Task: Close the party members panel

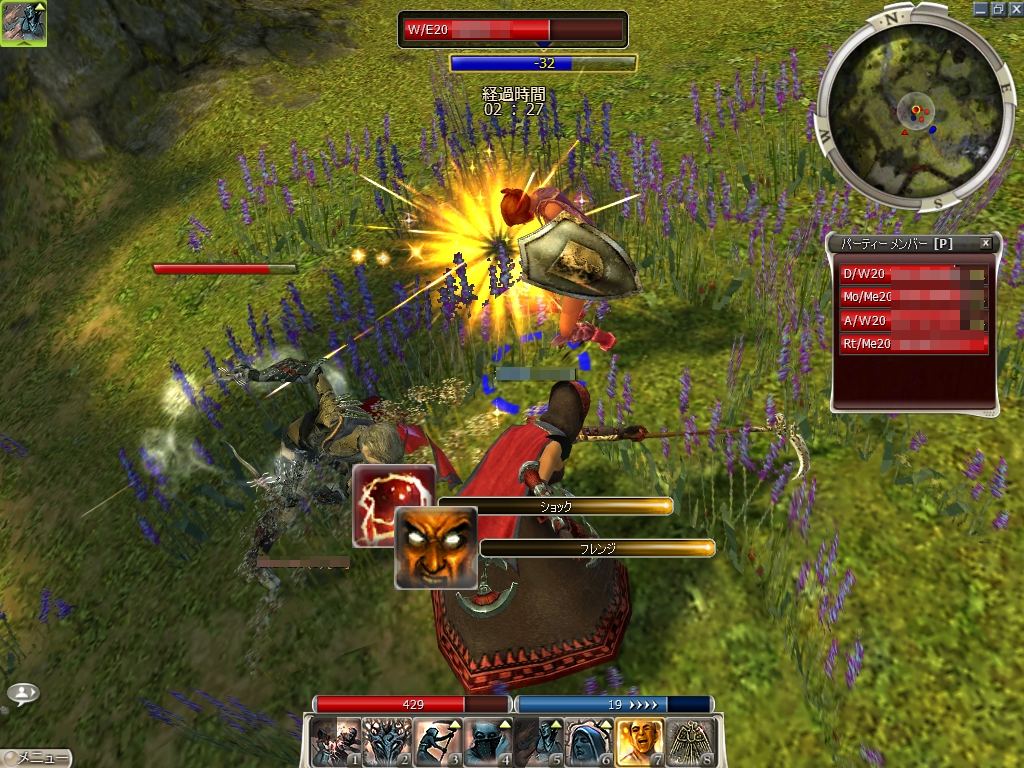Action: [985, 243]
